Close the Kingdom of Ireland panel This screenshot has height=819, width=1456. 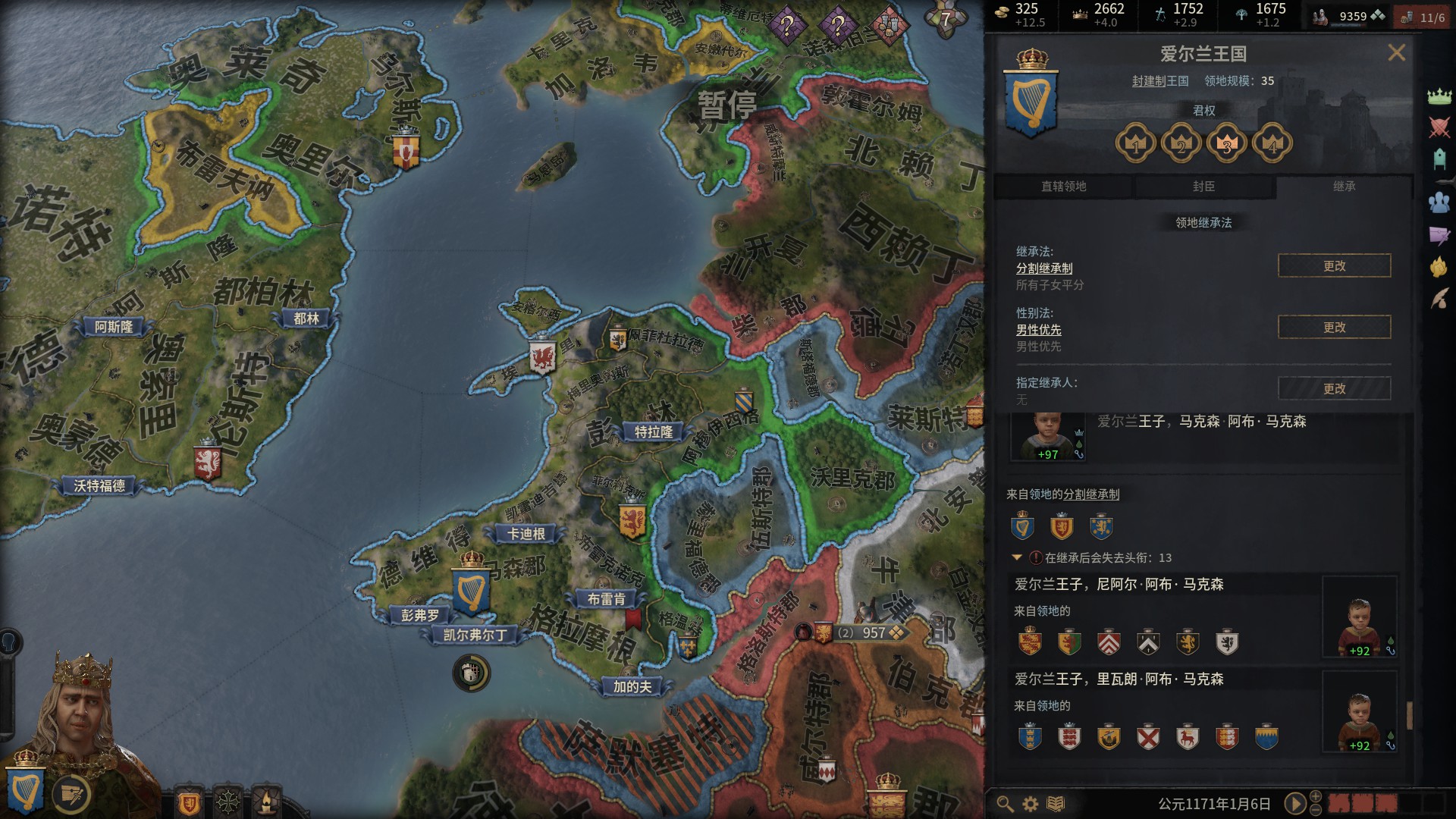point(1396,52)
